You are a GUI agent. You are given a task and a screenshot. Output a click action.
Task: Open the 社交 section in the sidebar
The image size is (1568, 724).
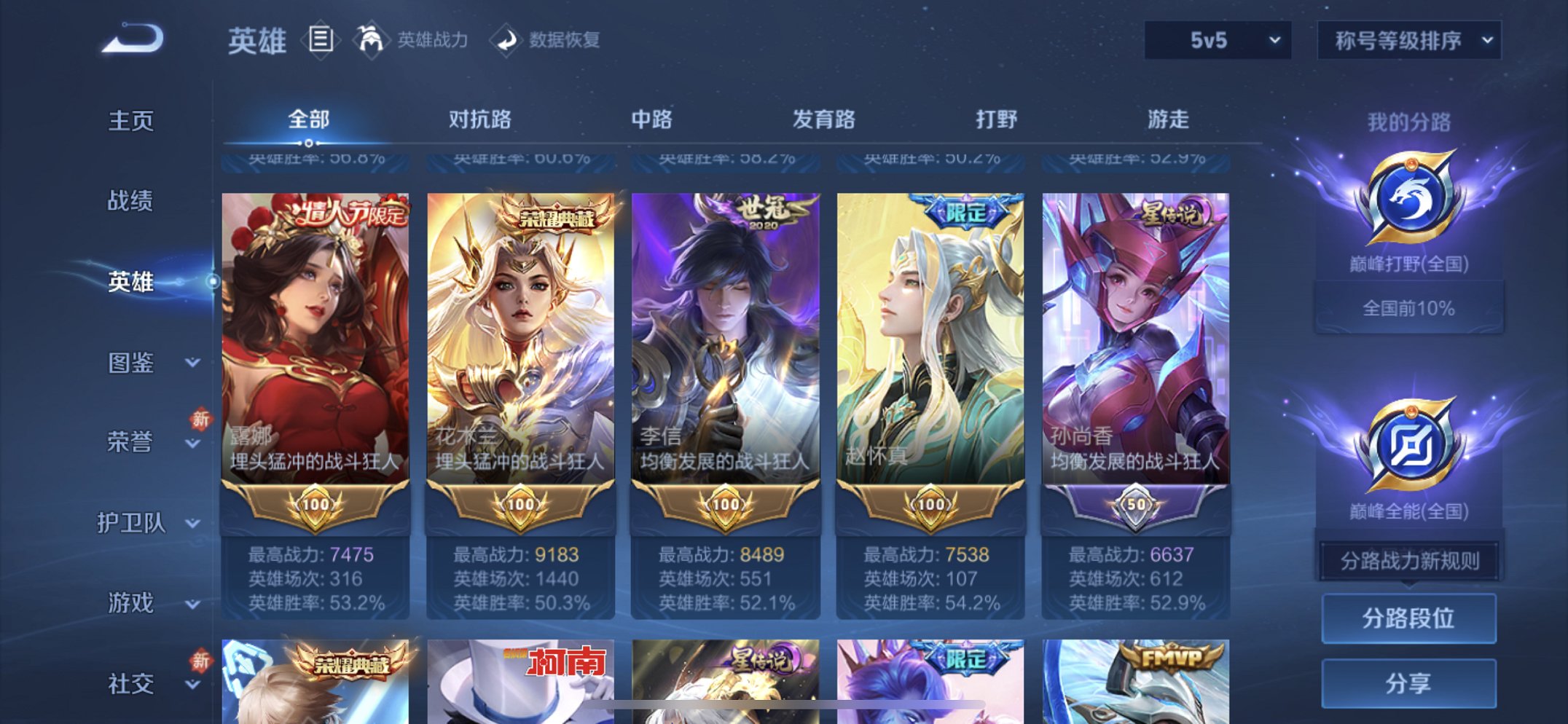tap(131, 682)
